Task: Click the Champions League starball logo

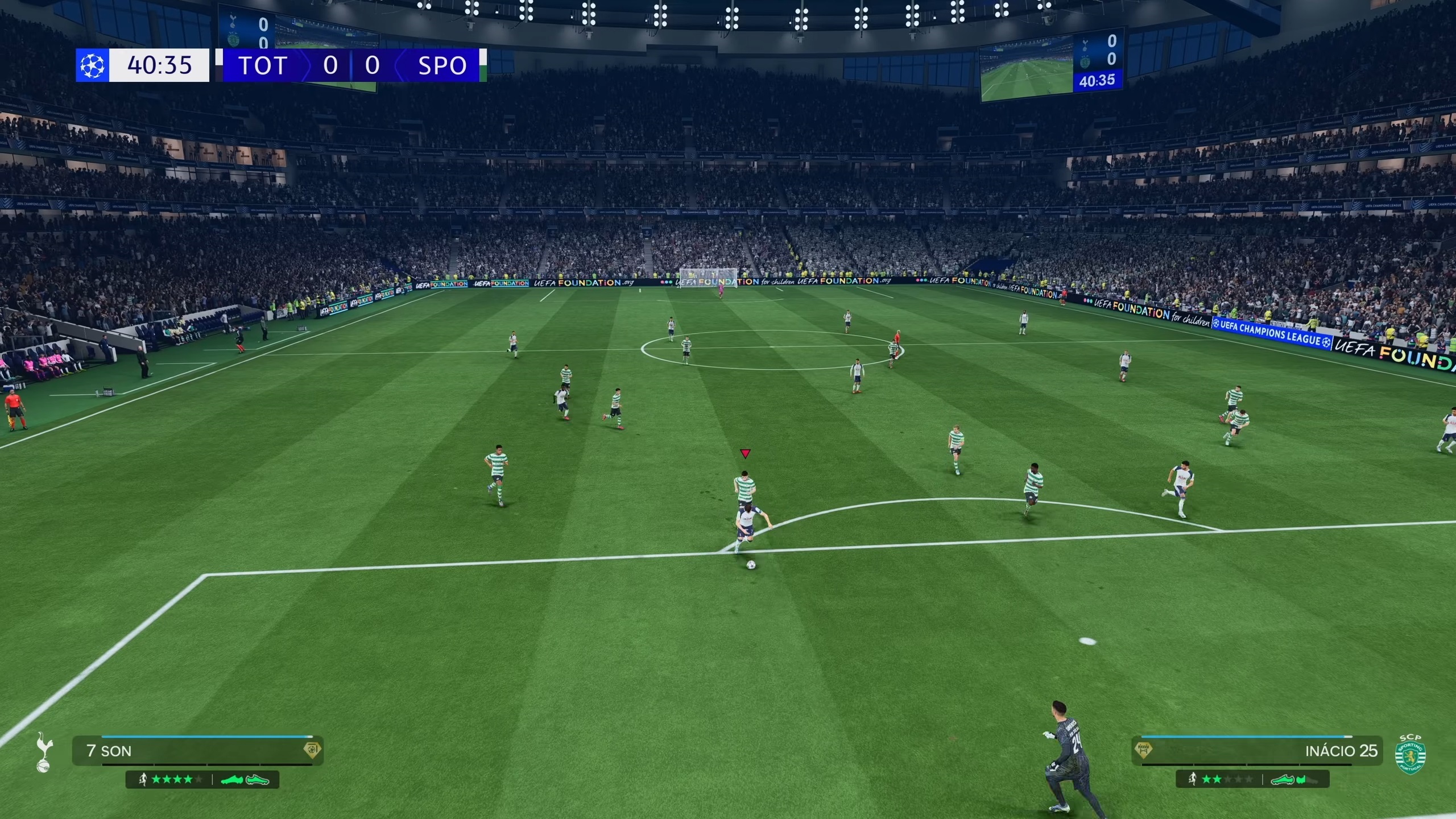Action: click(x=92, y=65)
